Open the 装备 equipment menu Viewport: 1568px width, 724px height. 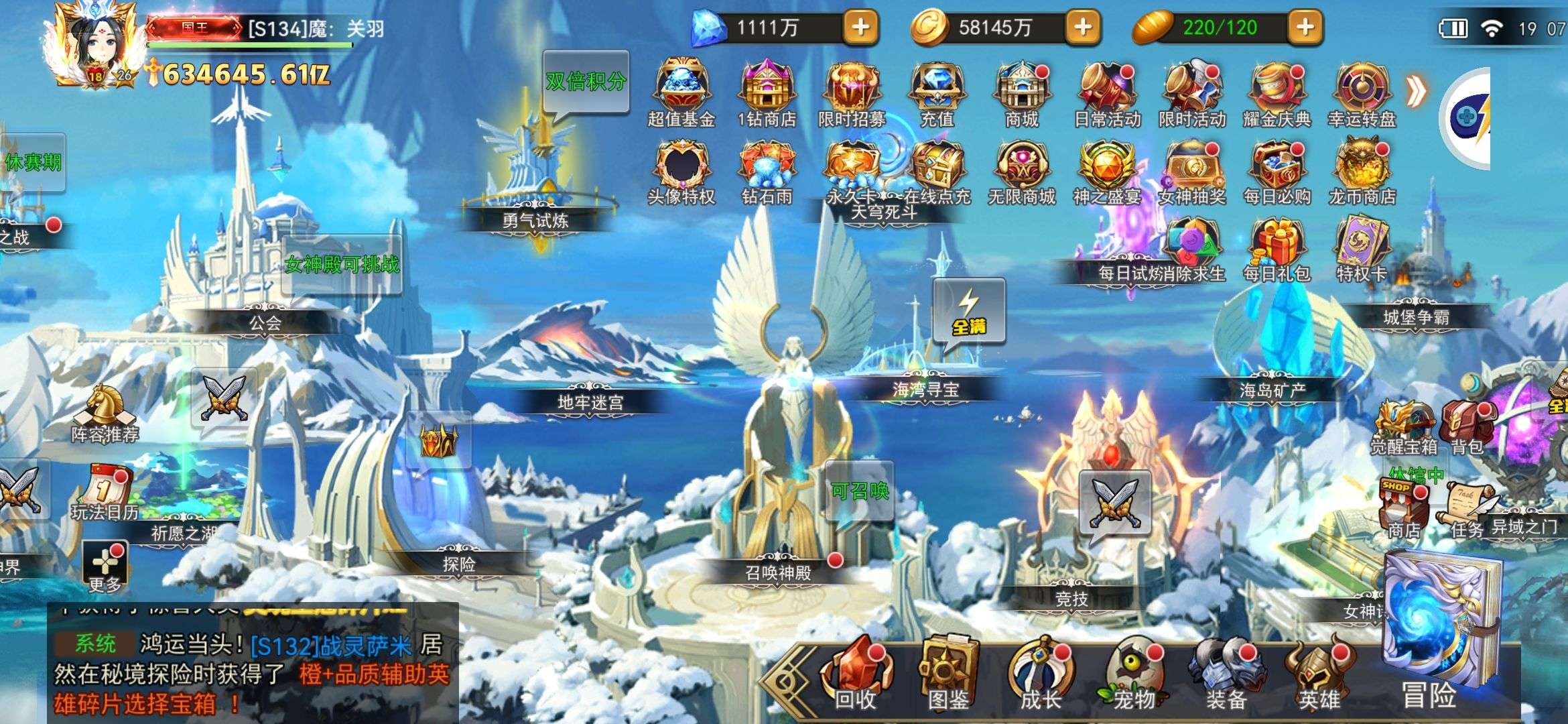pyautogui.click(x=1226, y=675)
